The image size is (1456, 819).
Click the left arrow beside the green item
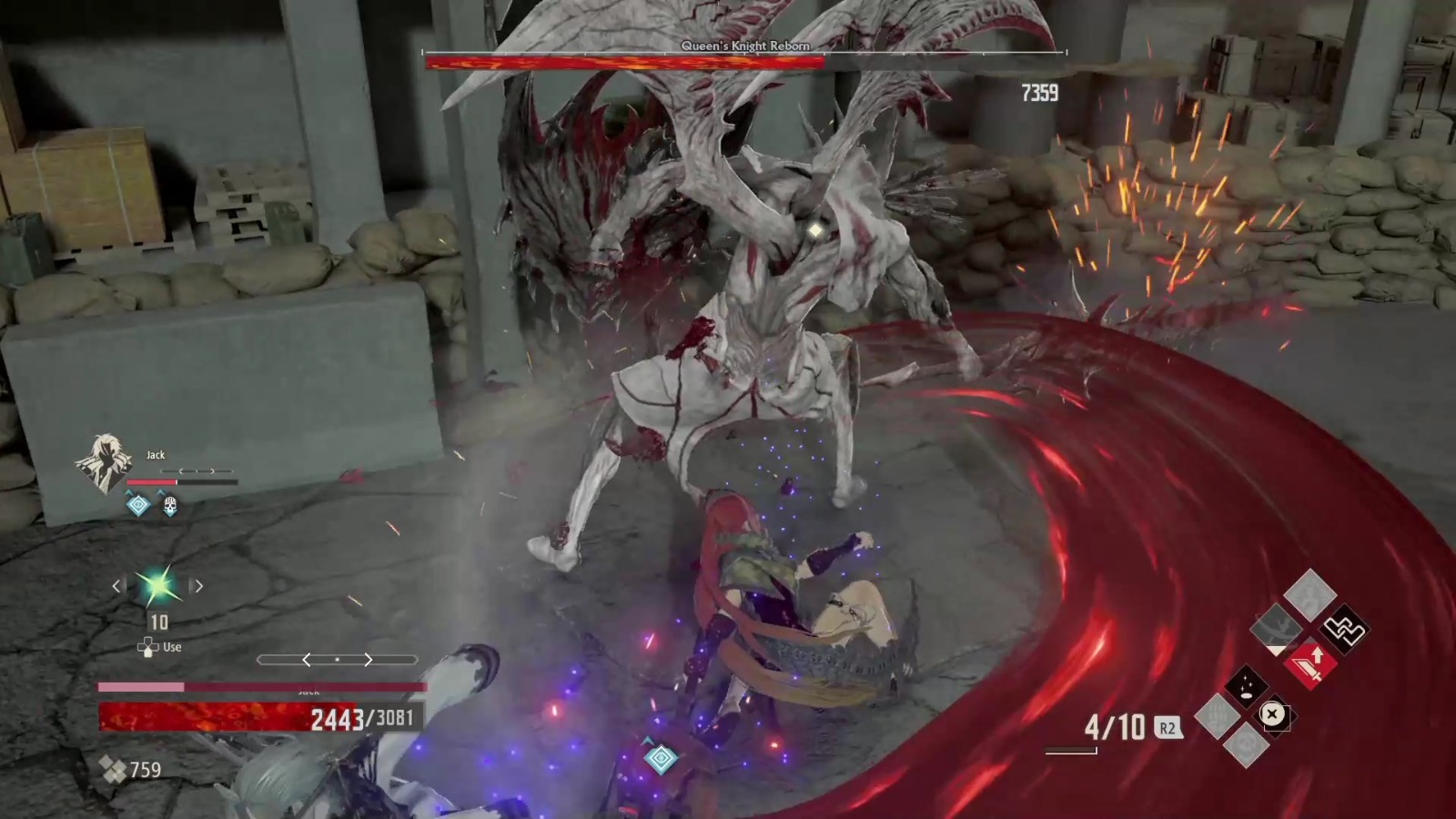116,586
